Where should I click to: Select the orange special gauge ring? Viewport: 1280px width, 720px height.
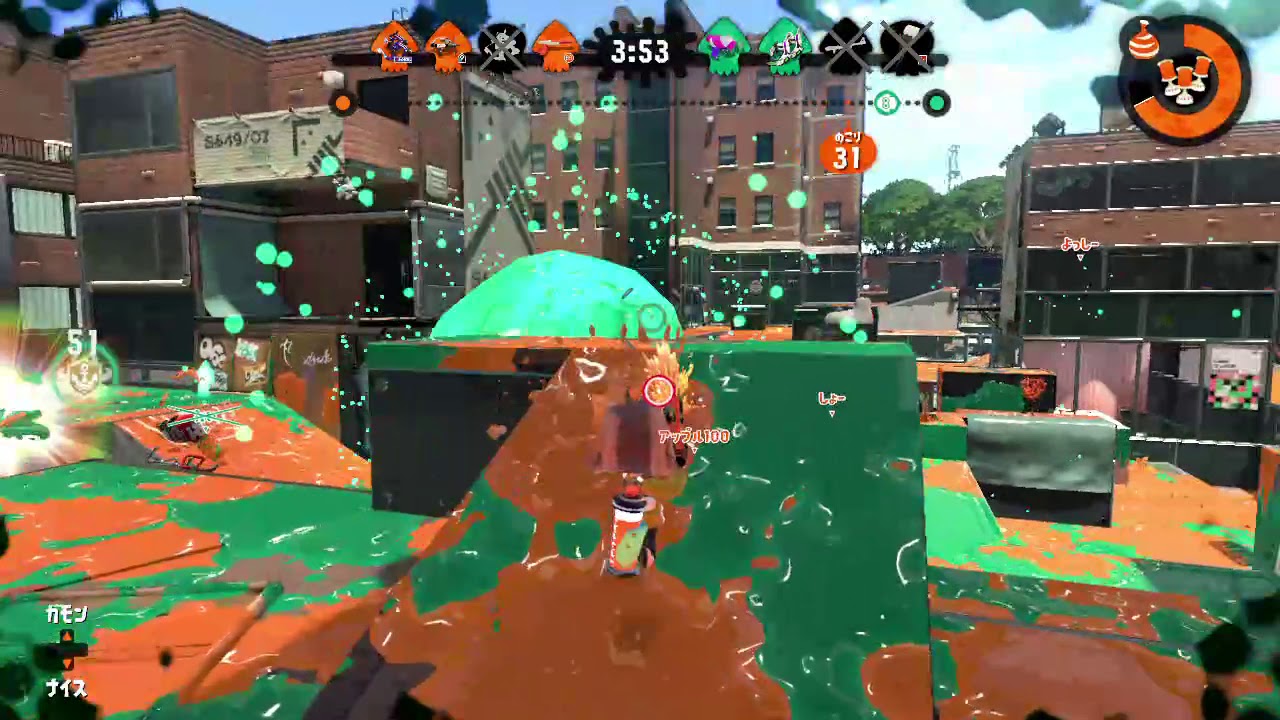(1225, 75)
